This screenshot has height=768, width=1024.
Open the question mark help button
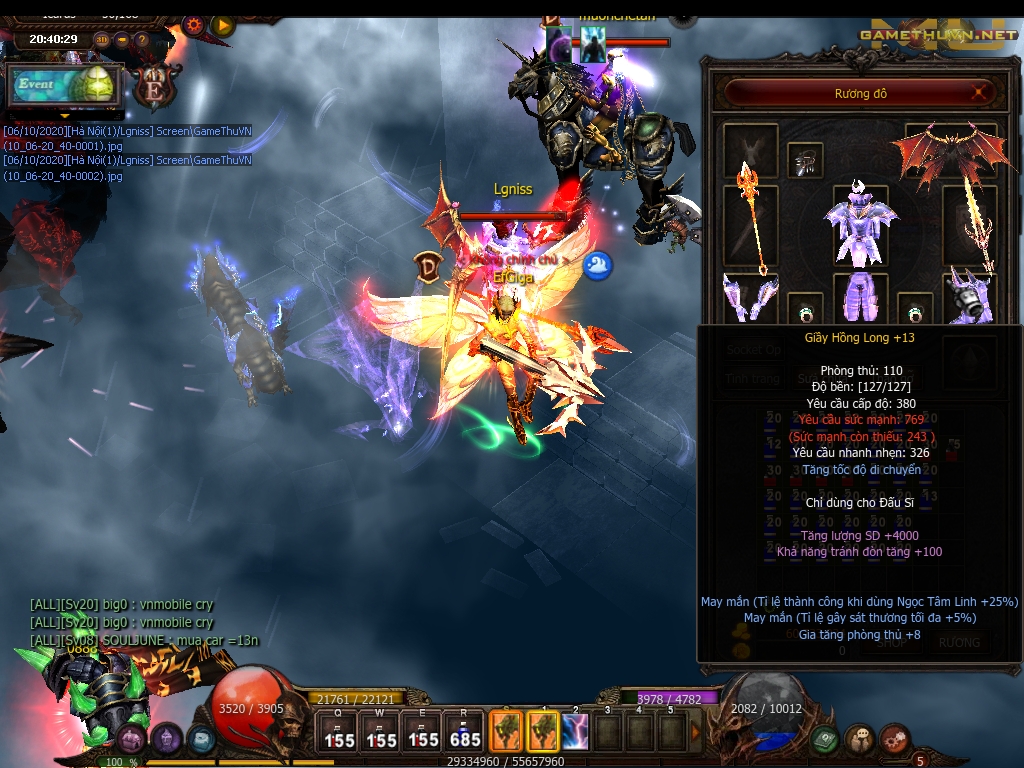[x=142, y=40]
